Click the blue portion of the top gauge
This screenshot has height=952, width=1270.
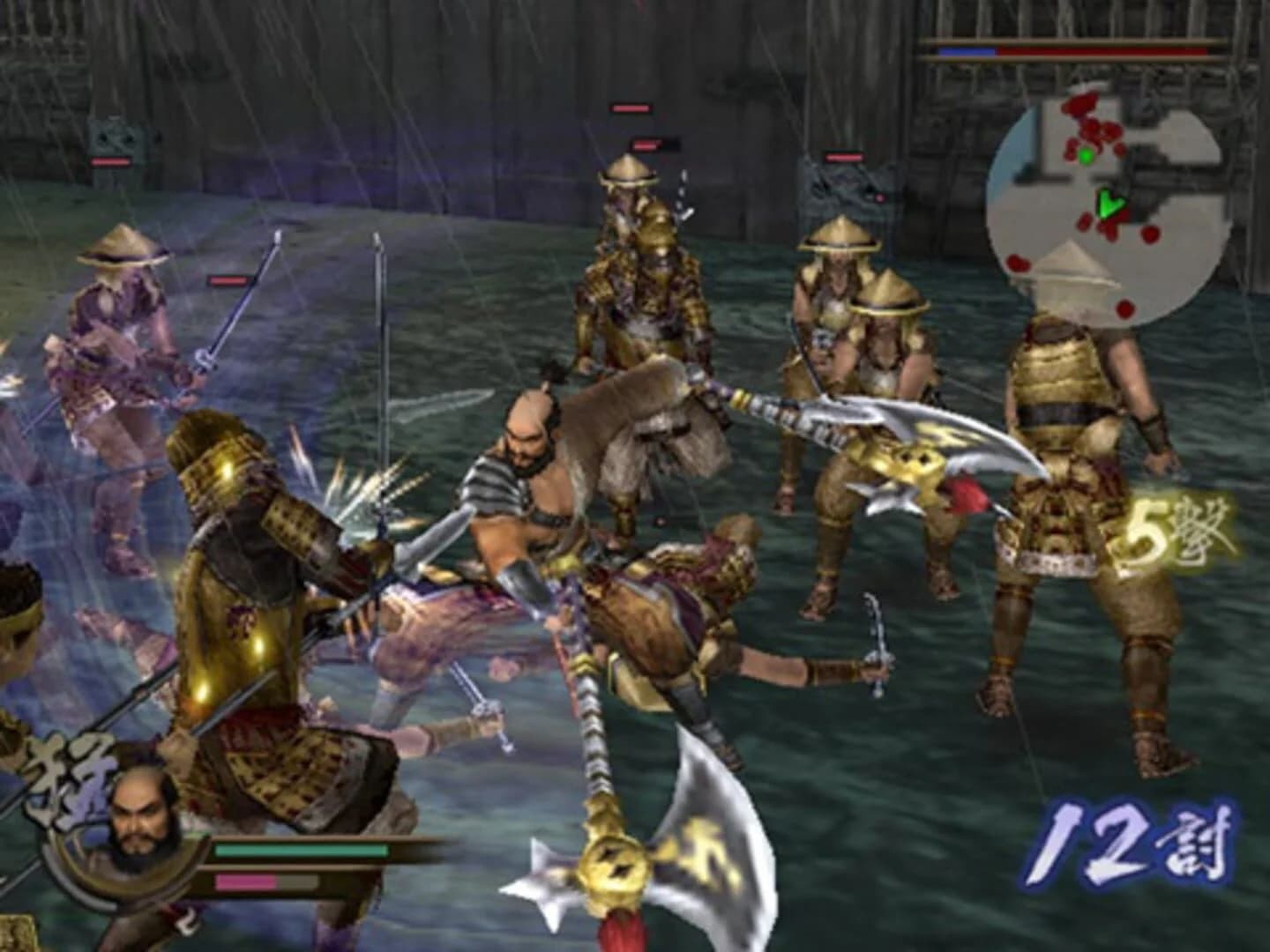click(x=966, y=50)
